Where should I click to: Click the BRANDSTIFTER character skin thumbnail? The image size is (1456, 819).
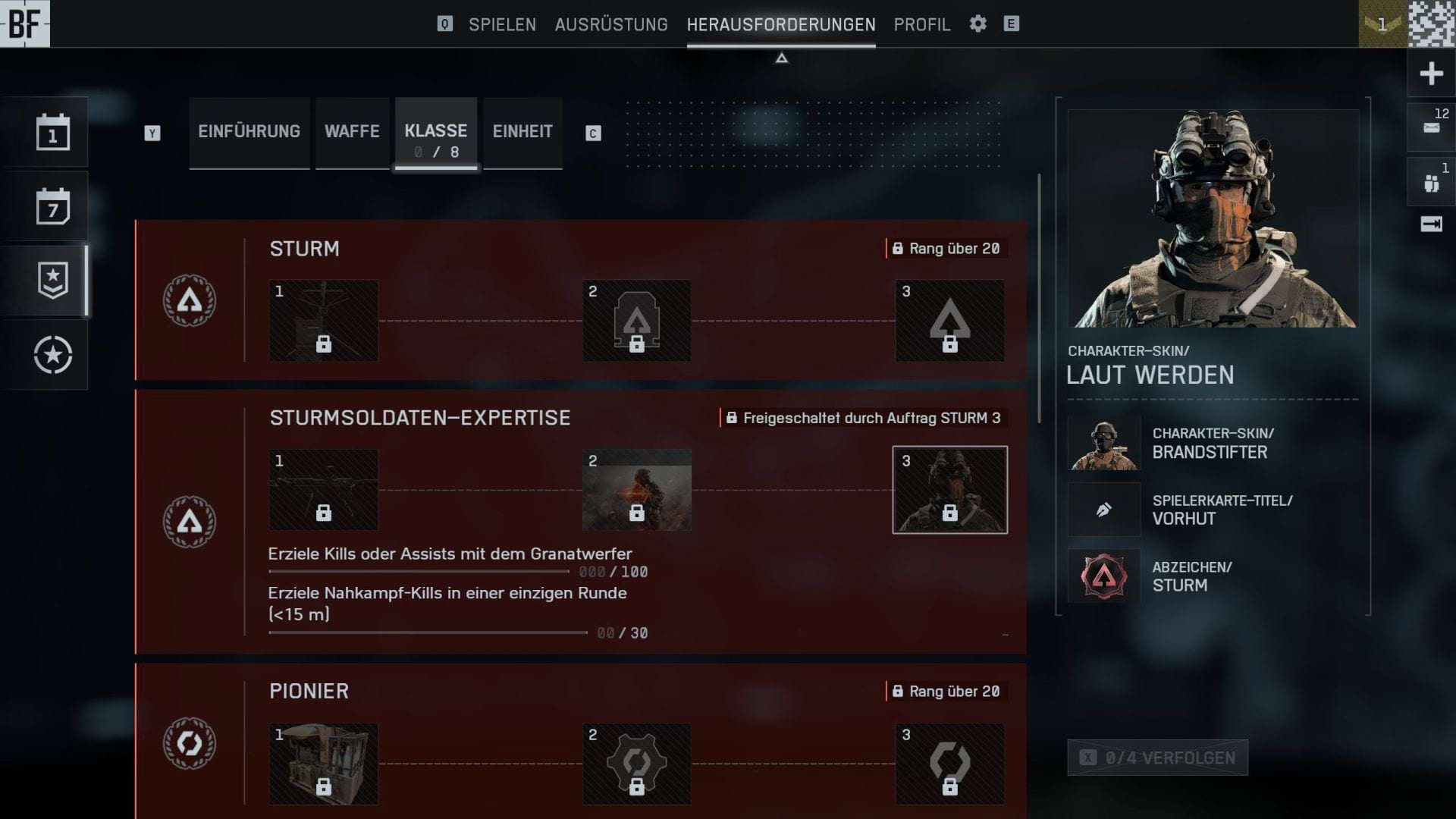(x=1103, y=443)
